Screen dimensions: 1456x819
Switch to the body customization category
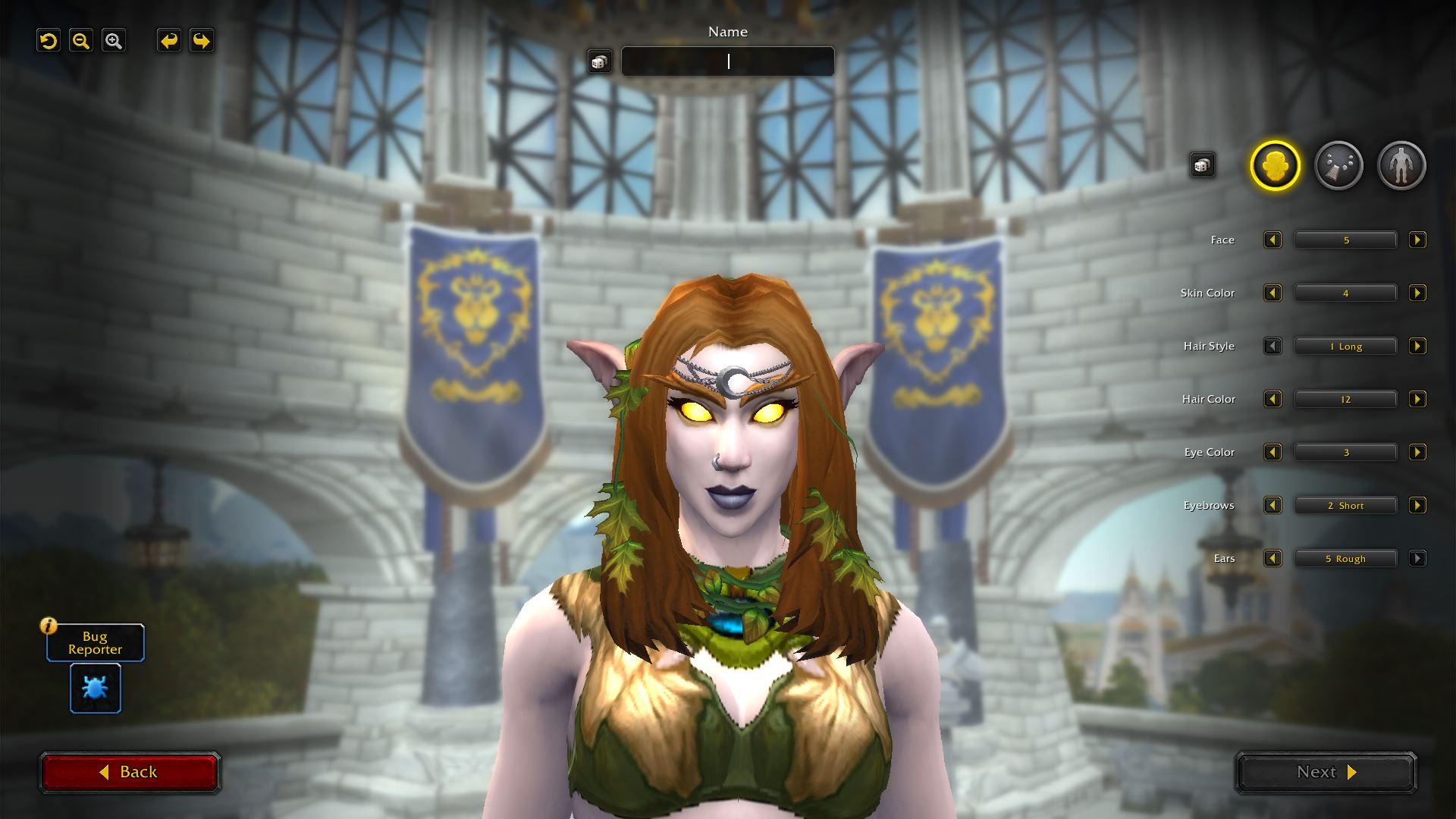click(1401, 165)
